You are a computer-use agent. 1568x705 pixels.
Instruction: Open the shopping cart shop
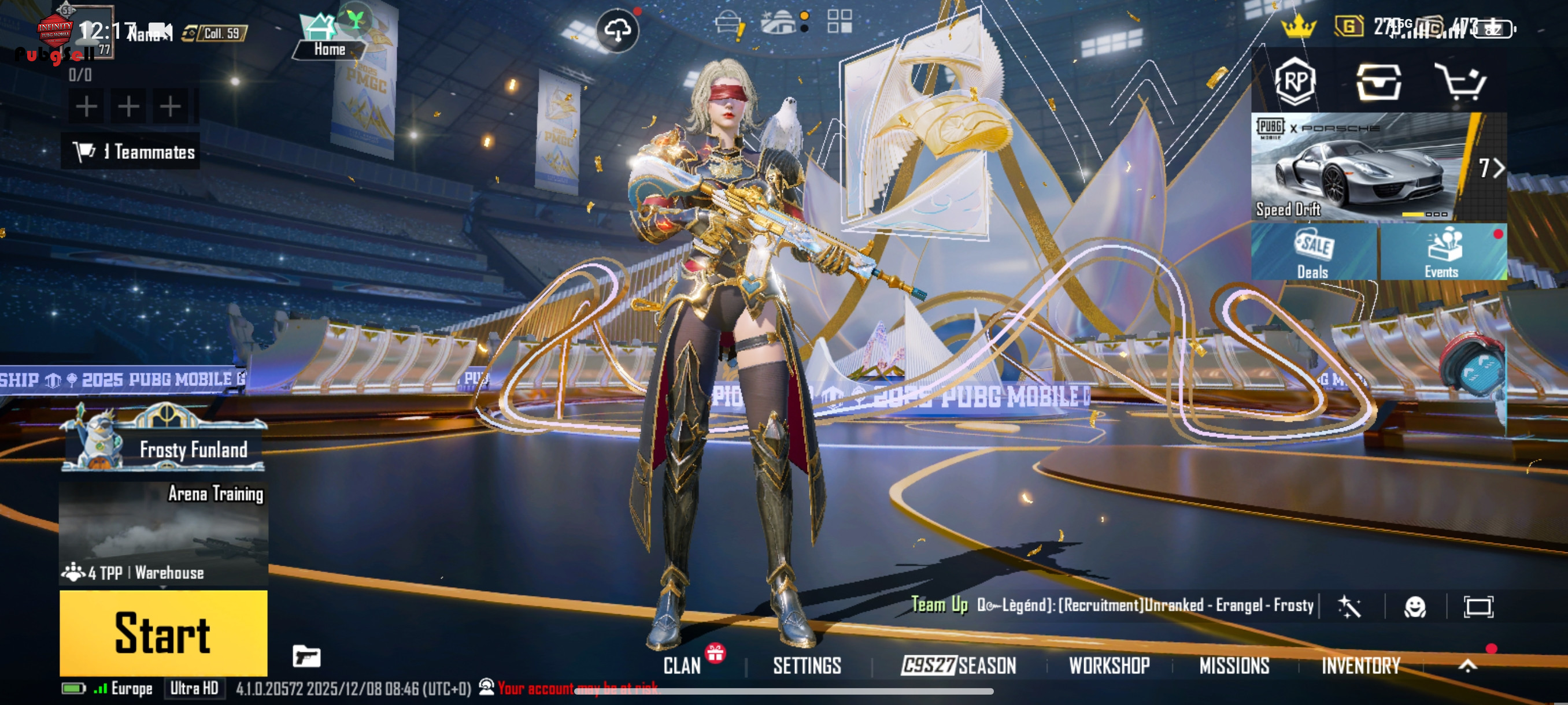coord(1461,81)
